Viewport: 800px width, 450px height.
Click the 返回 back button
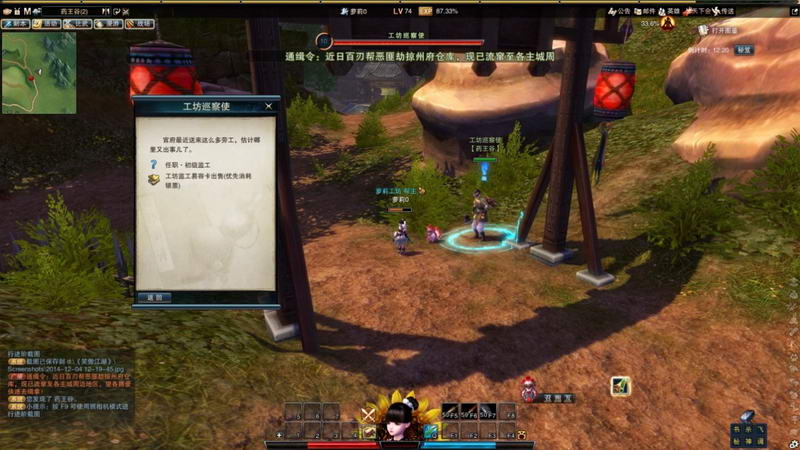pos(154,297)
